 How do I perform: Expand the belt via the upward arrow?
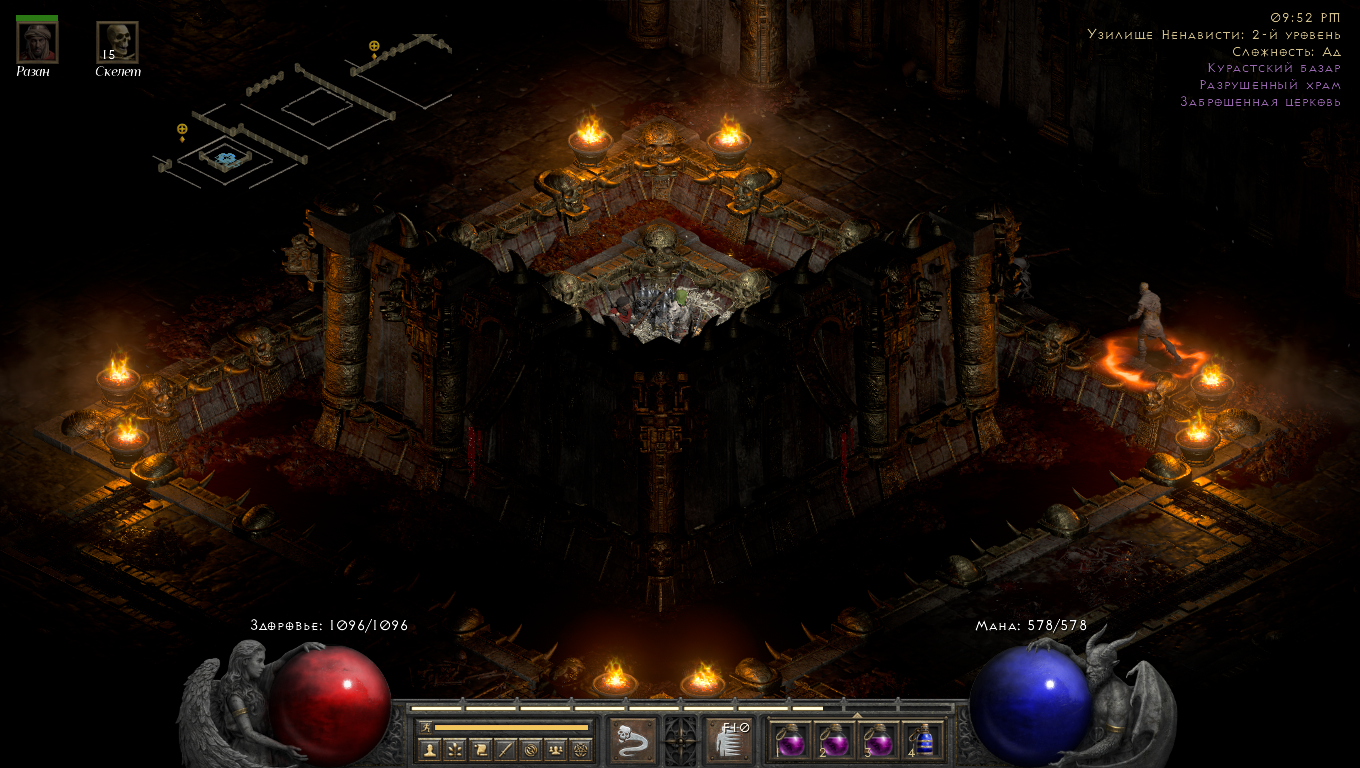tap(856, 714)
